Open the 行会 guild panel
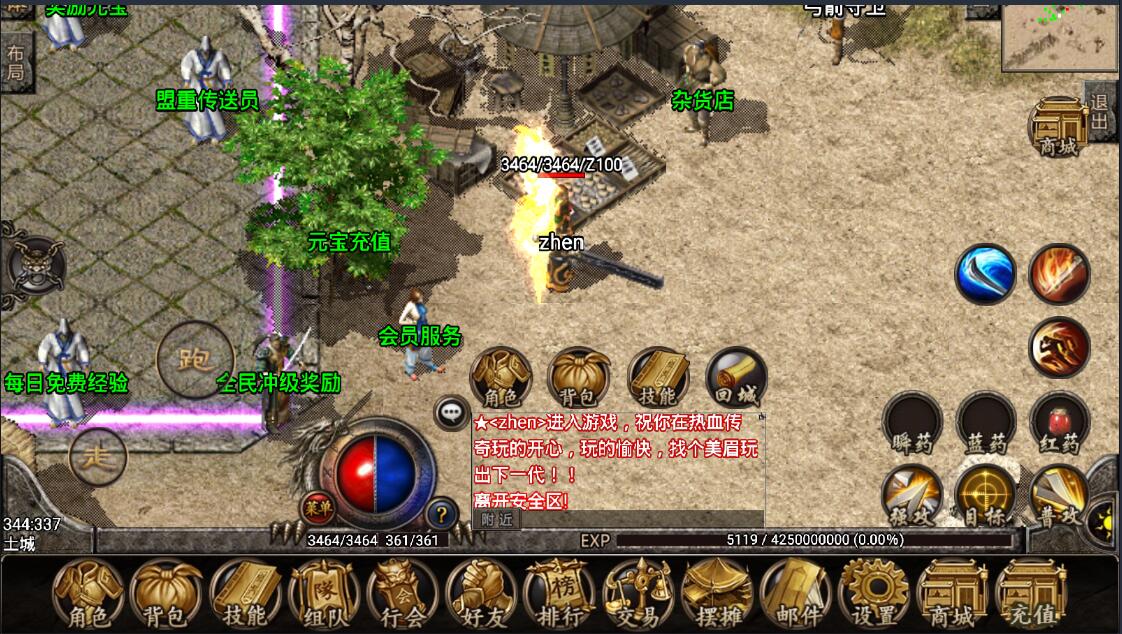Image resolution: width=1122 pixels, height=634 pixels. 403,594
